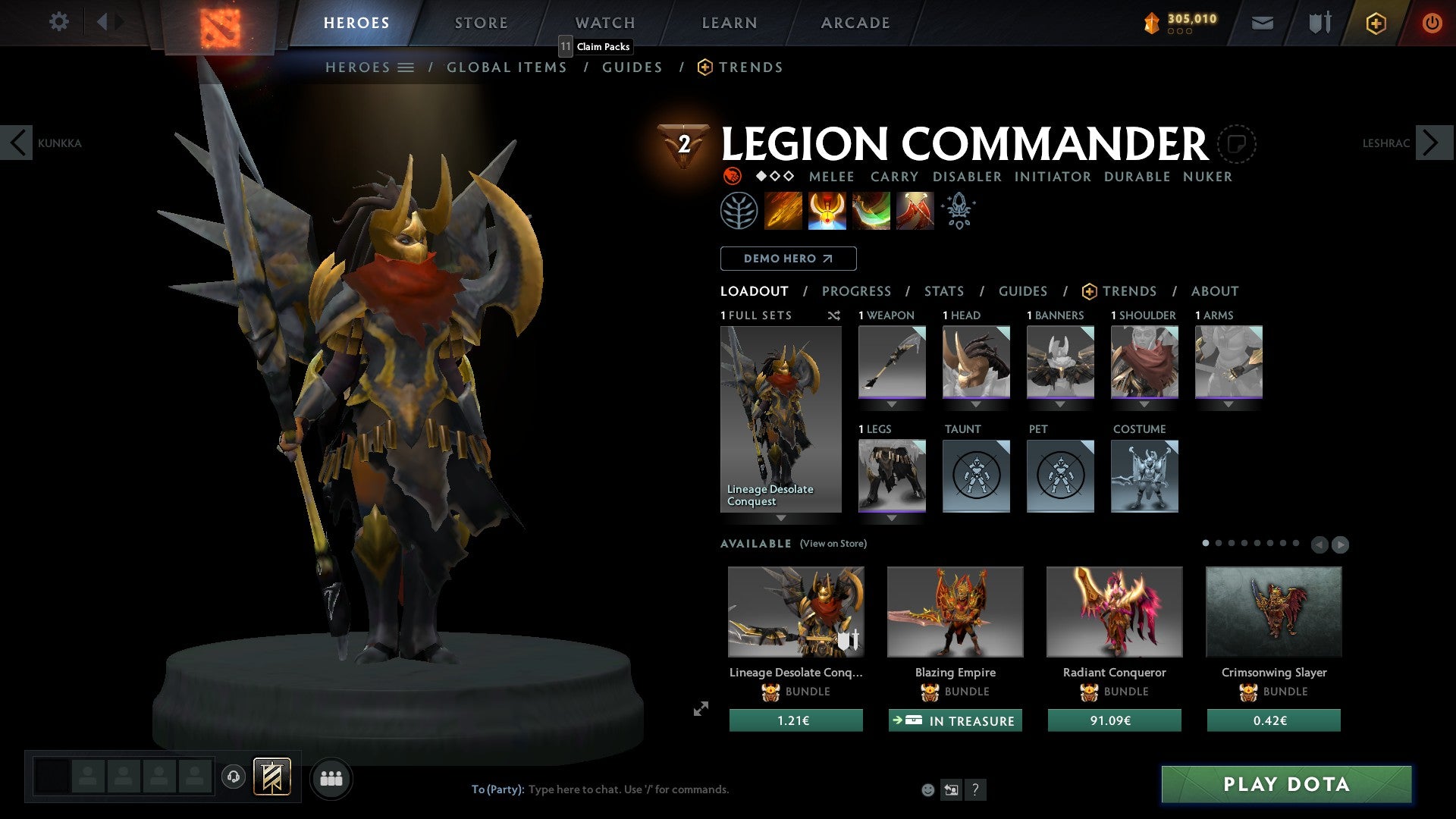Open Dota Plus via the hexagon plus icon
This screenshot has width=1456, height=819.
[1375, 23]
